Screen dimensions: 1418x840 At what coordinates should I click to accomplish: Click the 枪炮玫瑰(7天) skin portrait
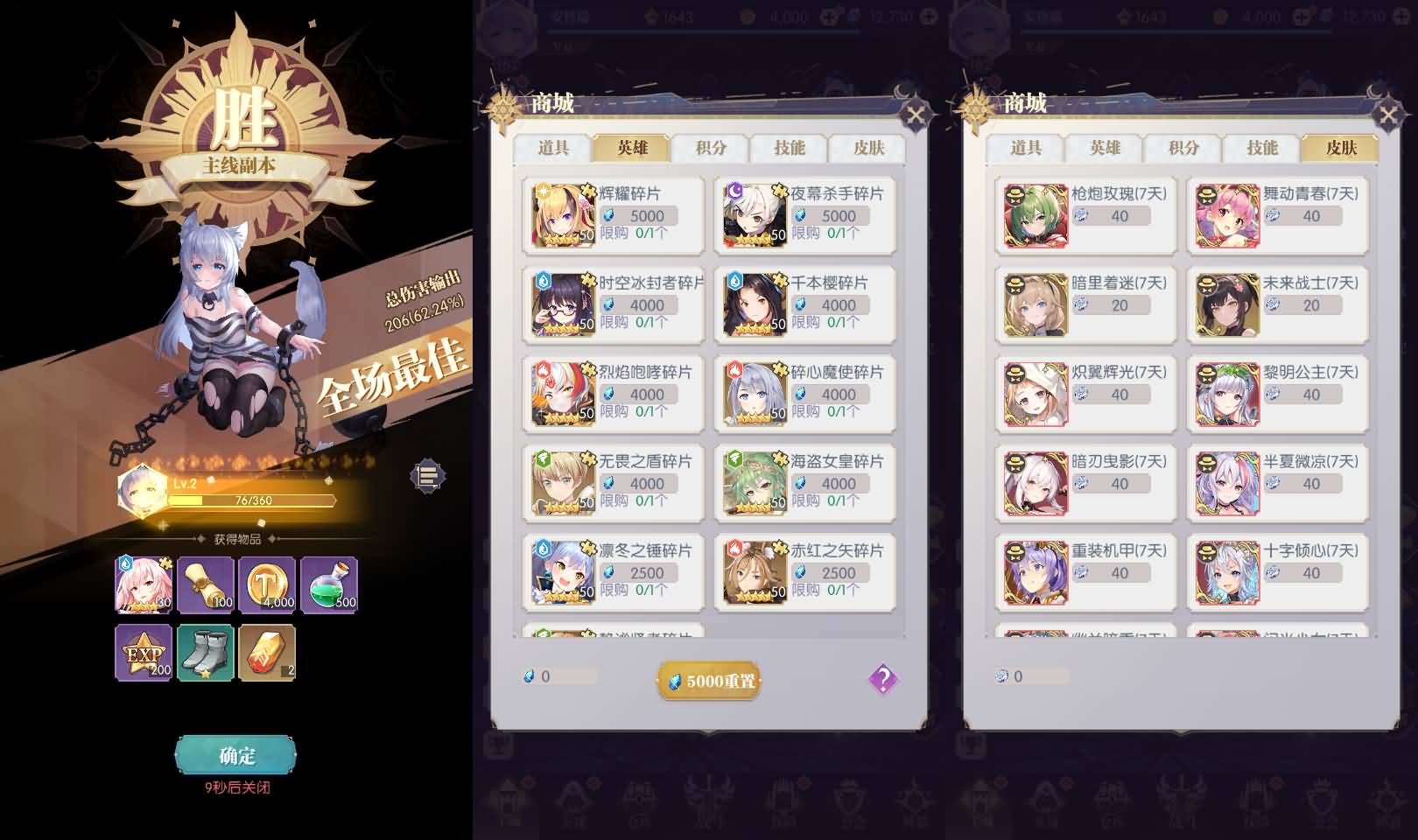click(1034, 215)
